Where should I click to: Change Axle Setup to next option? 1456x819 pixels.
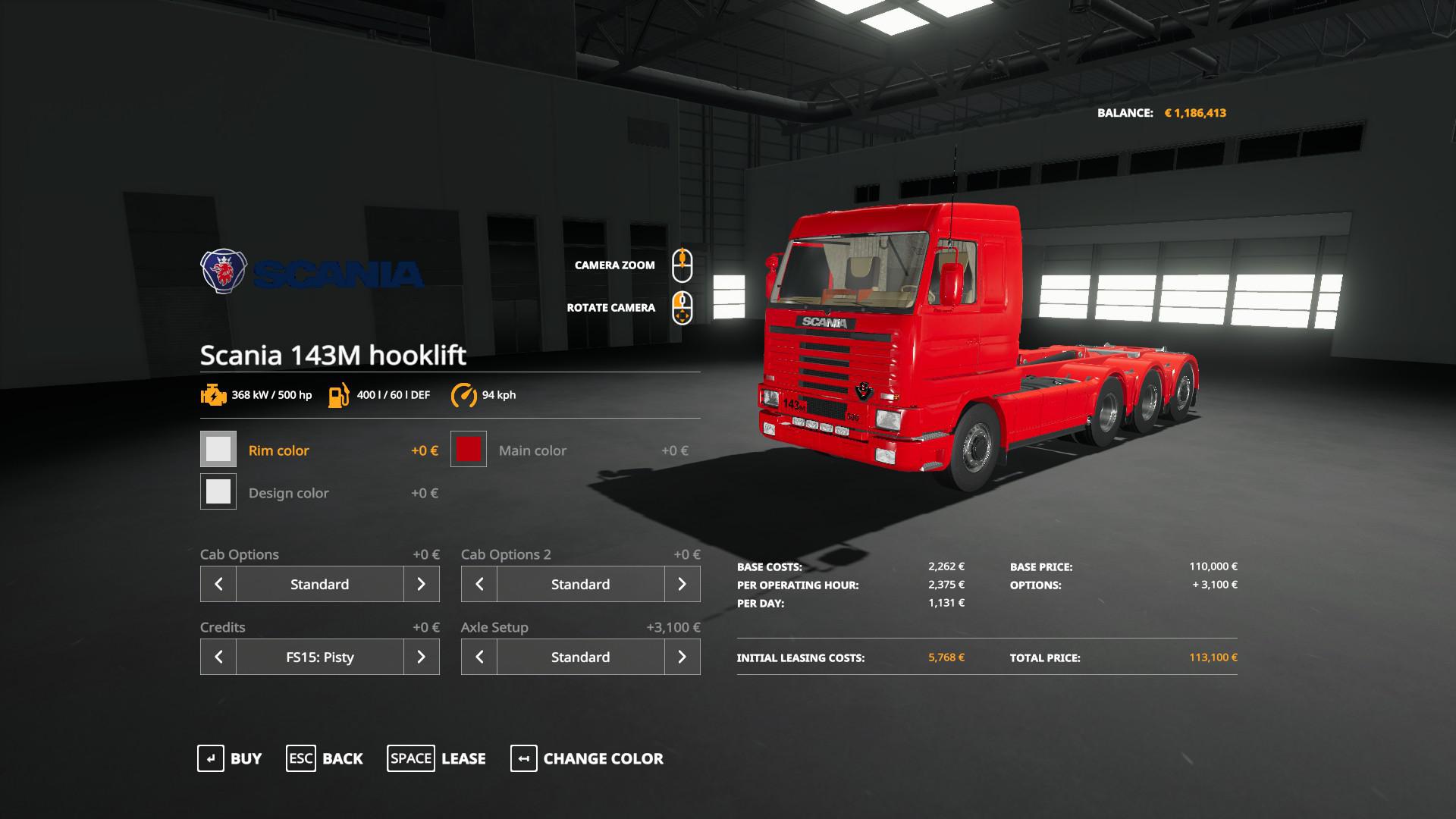tap(682, 657)
